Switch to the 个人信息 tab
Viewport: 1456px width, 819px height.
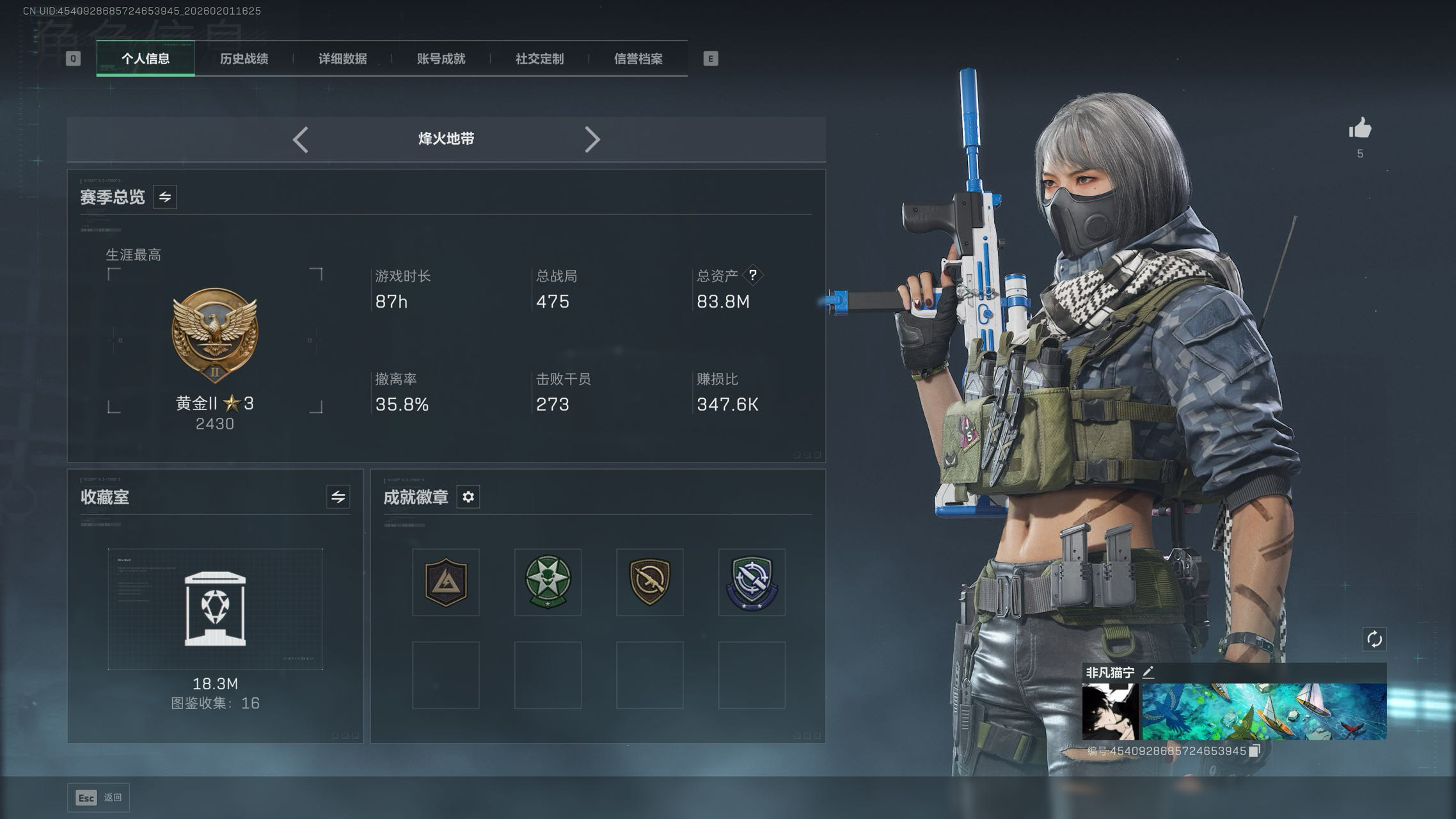[x=146, y=59]
